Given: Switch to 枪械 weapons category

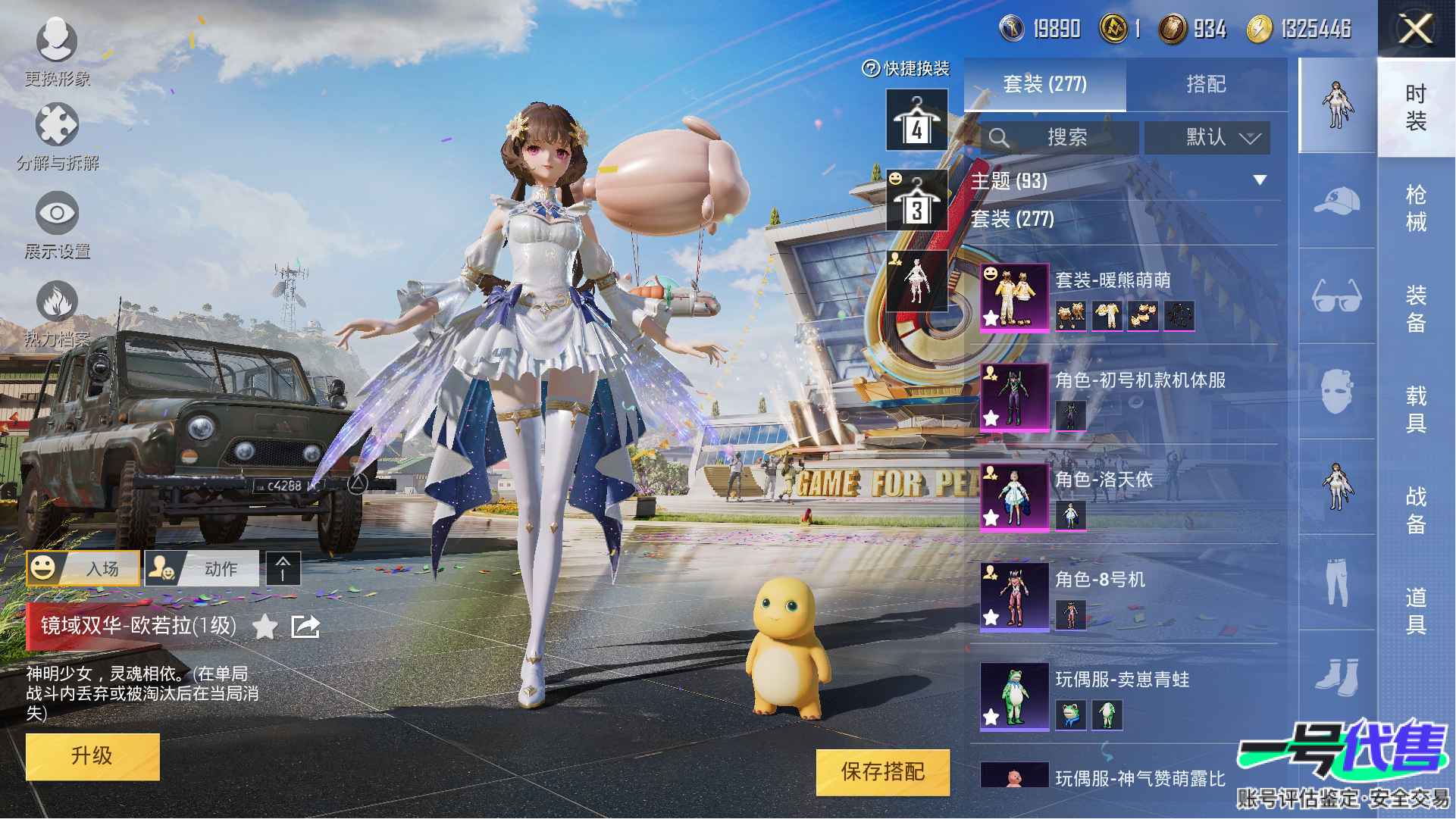Looking at the screenshot, I should click(1415, 208).
